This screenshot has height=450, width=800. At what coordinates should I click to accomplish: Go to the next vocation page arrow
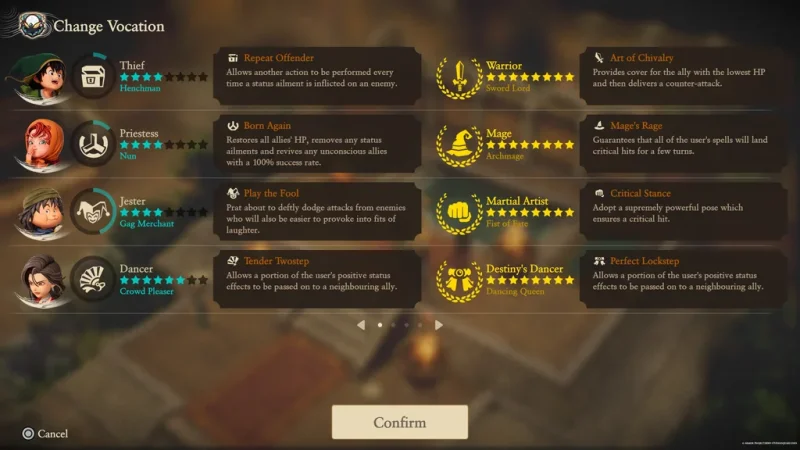tap(439, 325)
